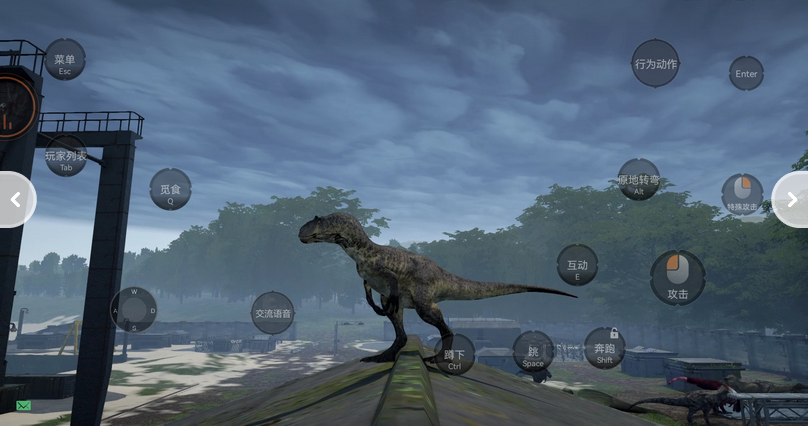Image resolution: width=808 pixels, height=426 pixels.
Task: Tap the Enter button
Action: [746, 73]
